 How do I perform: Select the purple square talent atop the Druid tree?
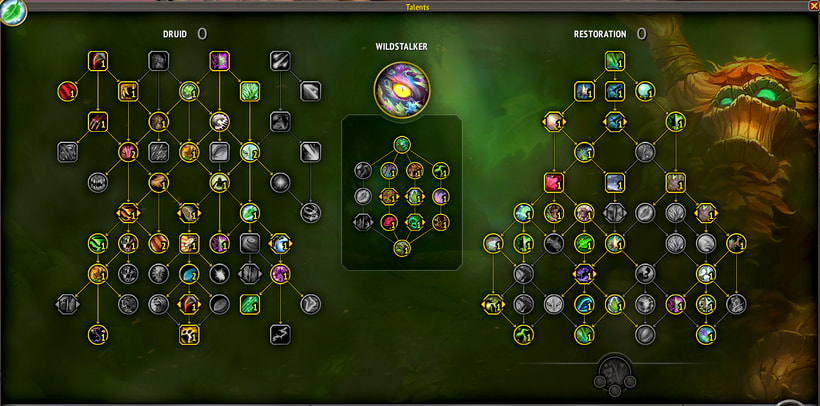pos(219,62)
